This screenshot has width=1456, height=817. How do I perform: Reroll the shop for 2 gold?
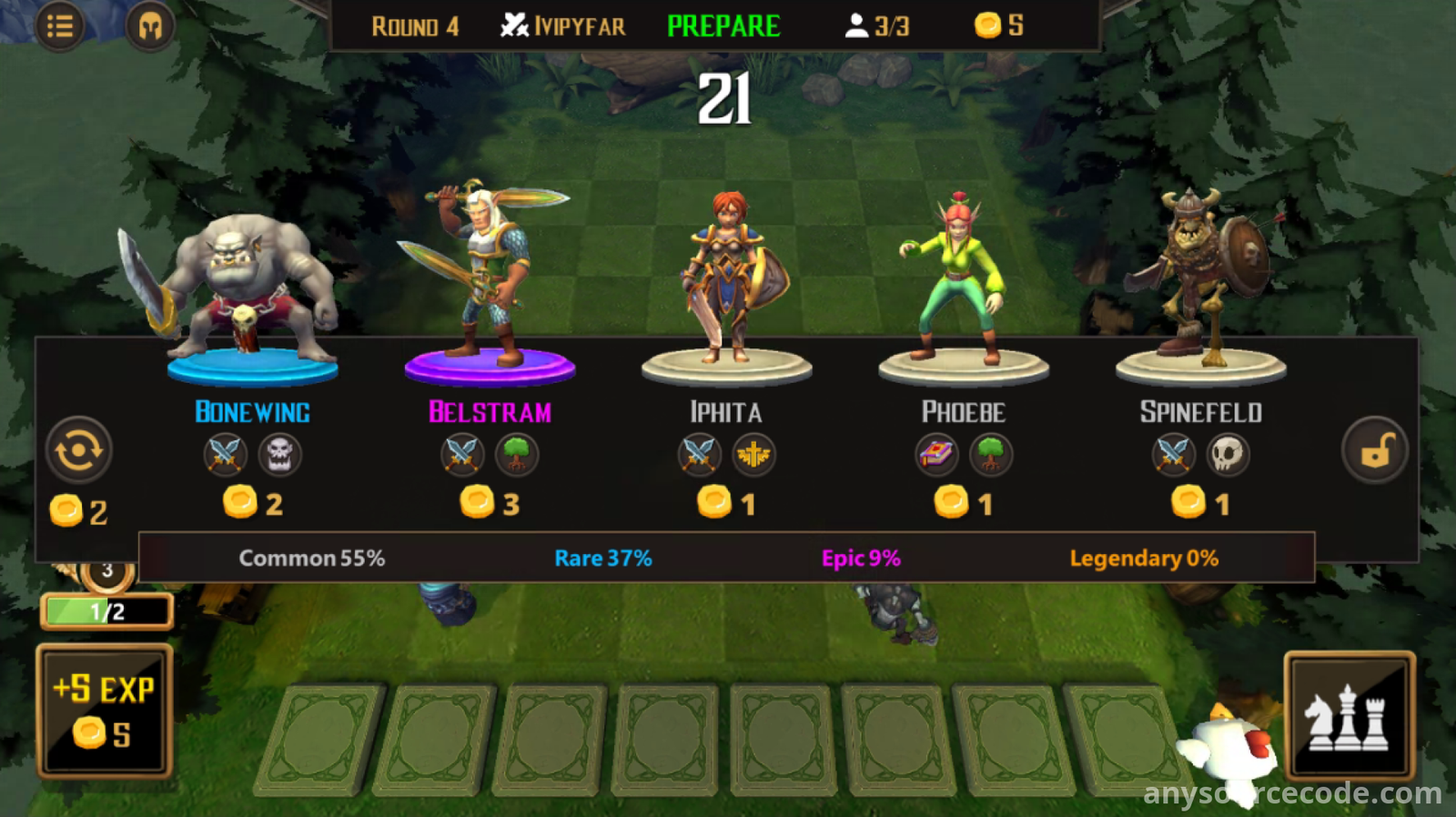coord(79,450)
